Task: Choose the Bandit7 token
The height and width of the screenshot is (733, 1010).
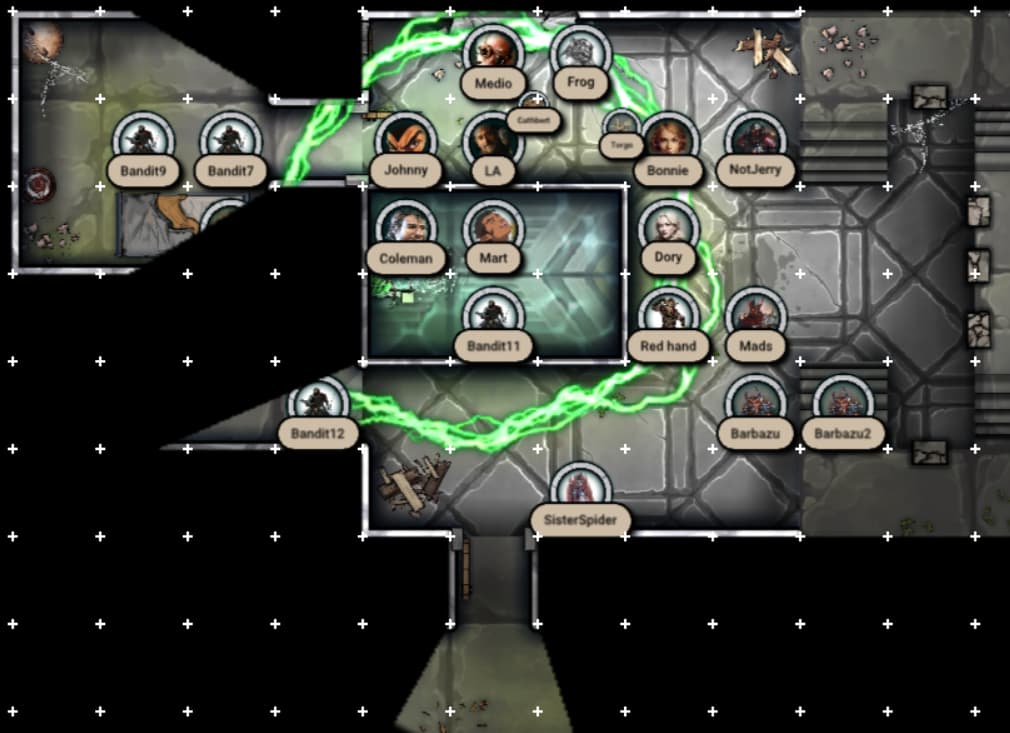Action: click(x=230, y=140)
